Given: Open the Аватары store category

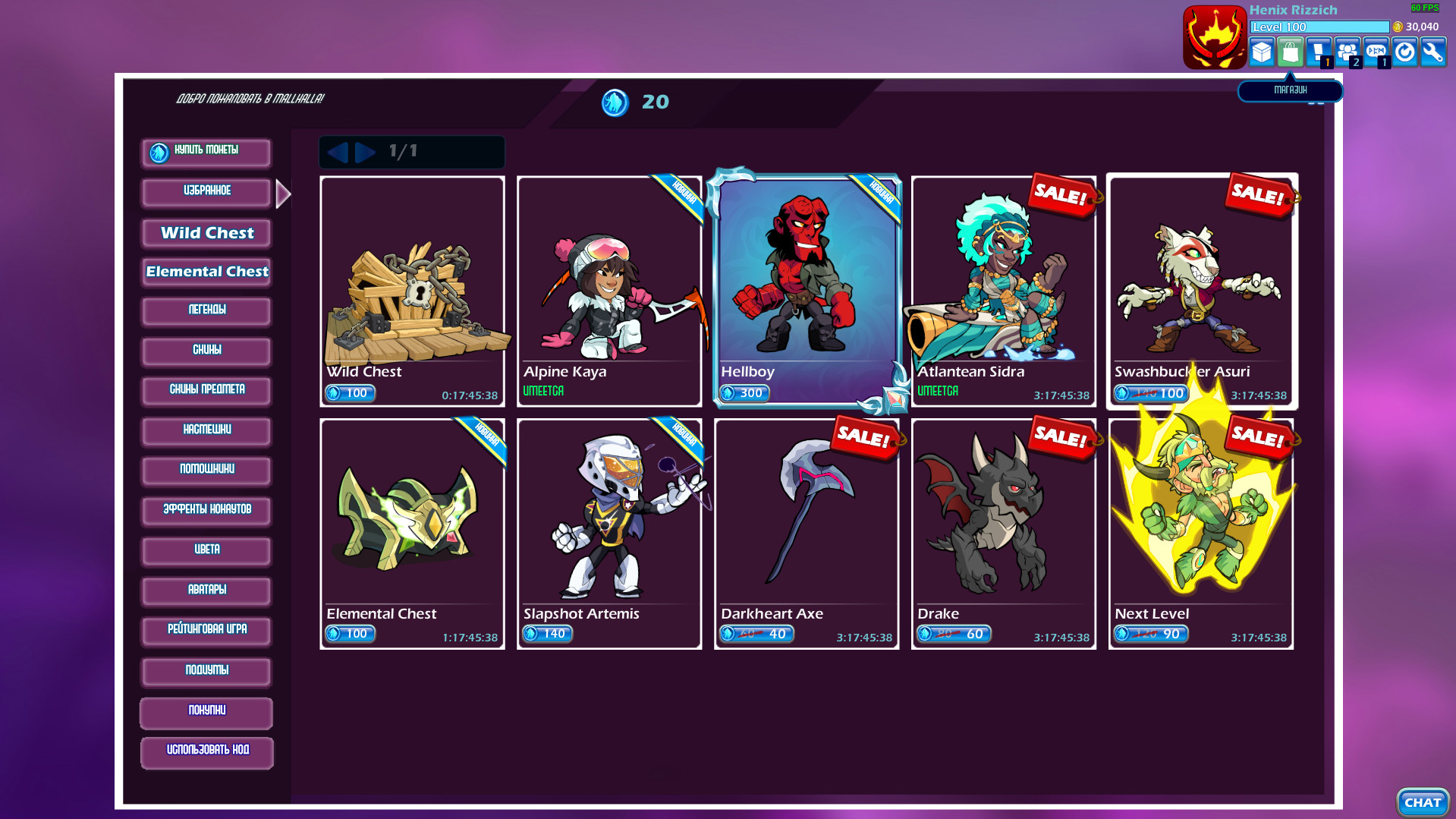Looking at the screenshot, I should (x=206, y=591).
